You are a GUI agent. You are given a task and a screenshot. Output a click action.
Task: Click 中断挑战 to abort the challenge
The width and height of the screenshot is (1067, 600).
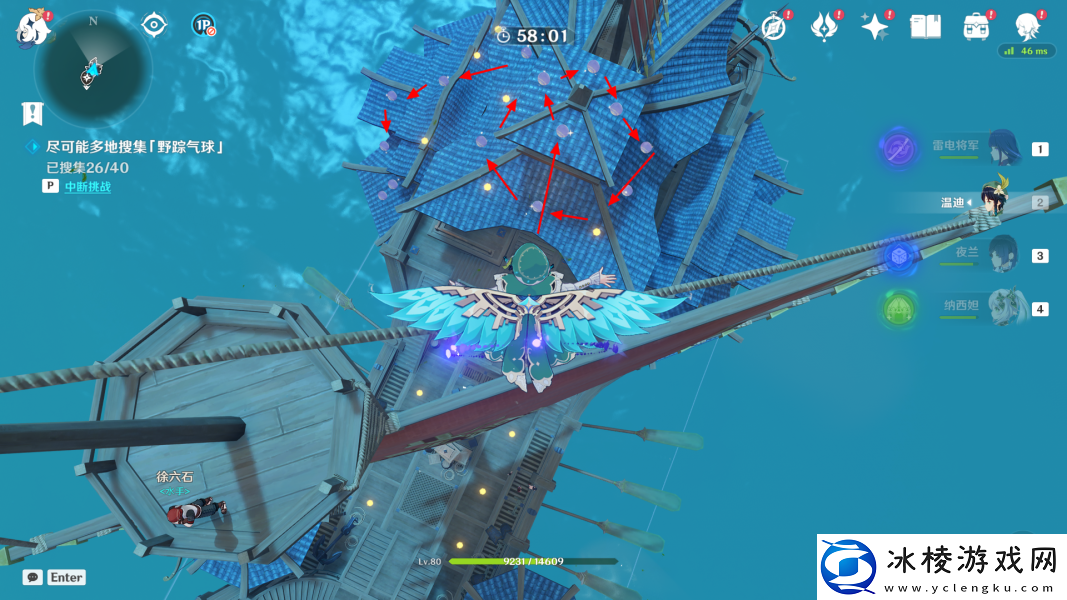[x=88, y=186]
